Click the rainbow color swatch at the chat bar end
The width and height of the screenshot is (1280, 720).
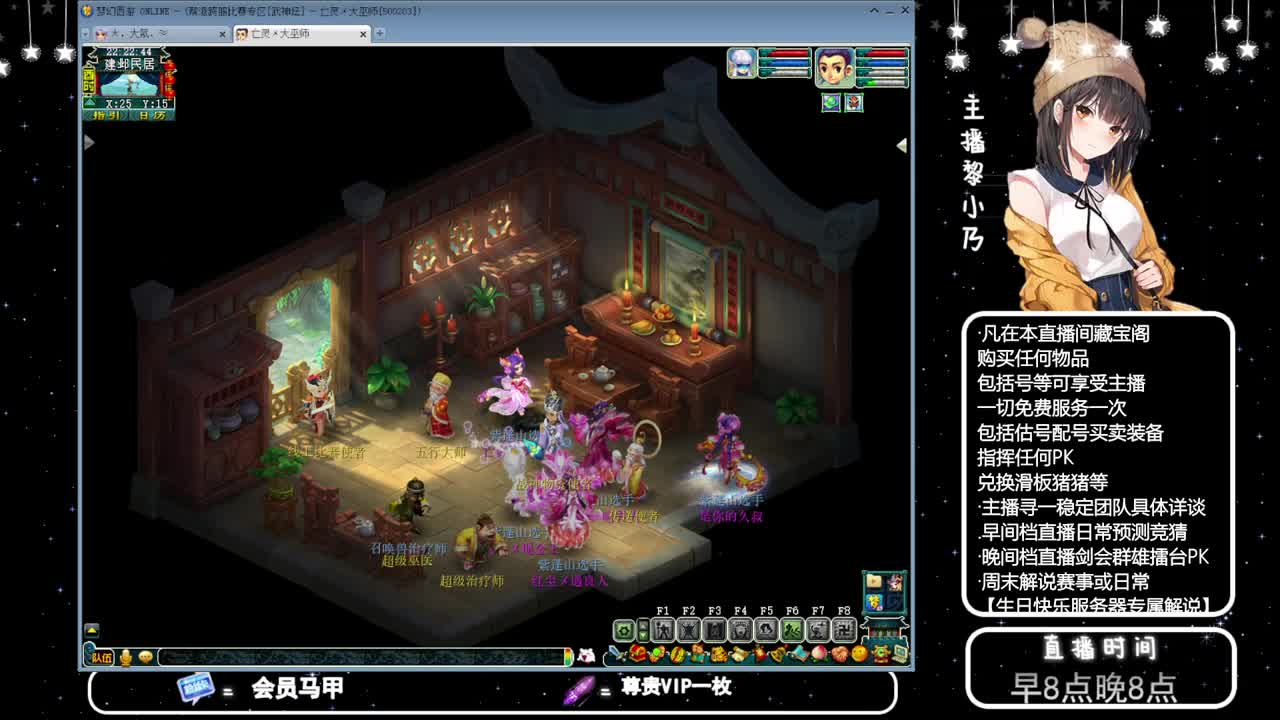tap(567, 657)
